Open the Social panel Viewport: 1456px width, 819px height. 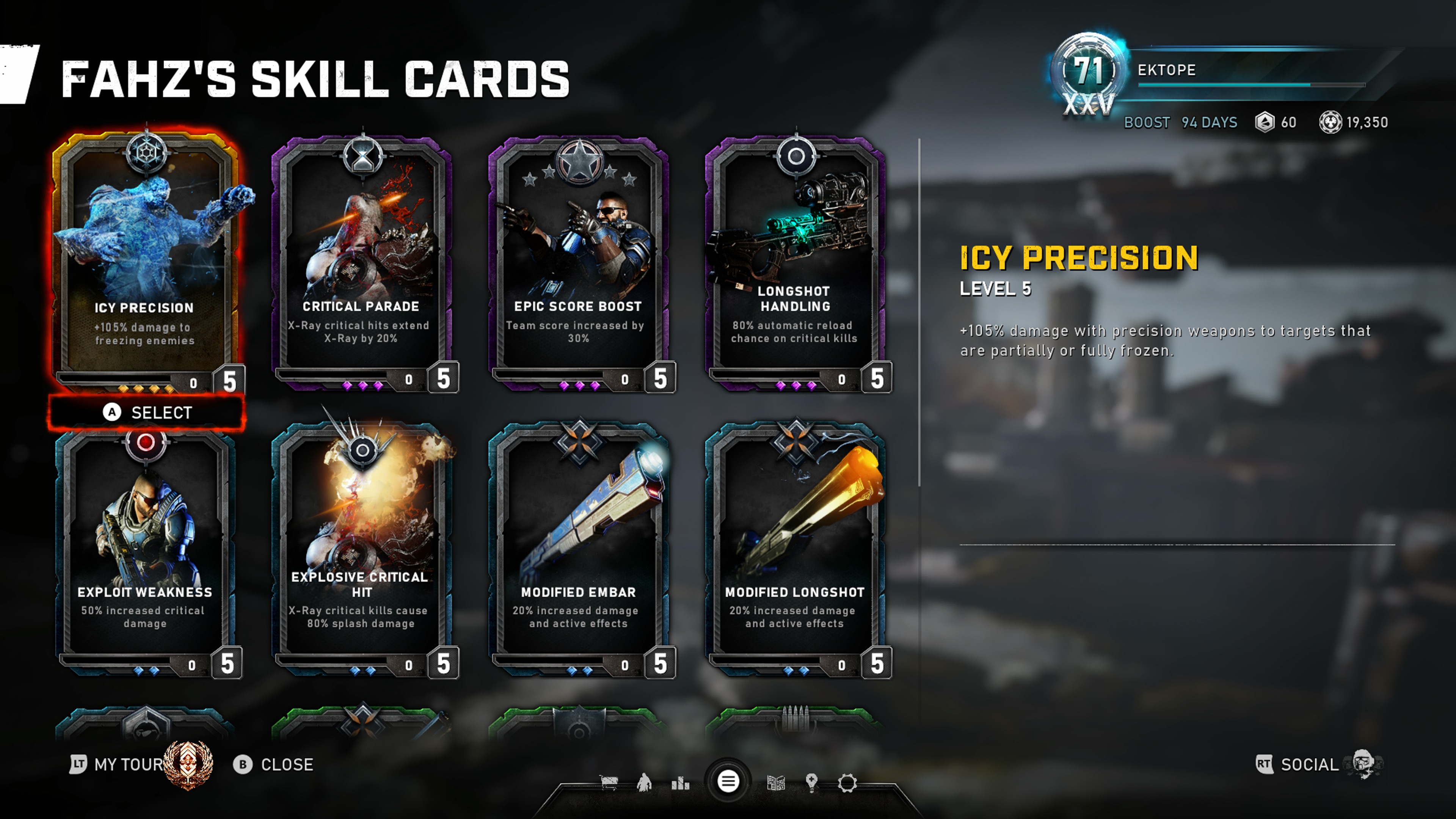[x=1309, y=764]
